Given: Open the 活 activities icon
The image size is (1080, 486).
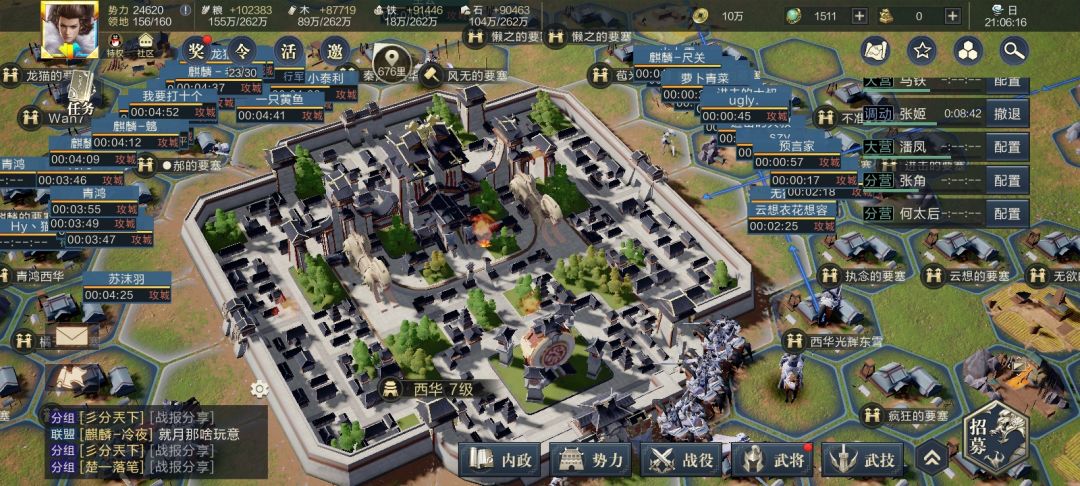Looking at the screenshot, I should [x=288, y=51].
